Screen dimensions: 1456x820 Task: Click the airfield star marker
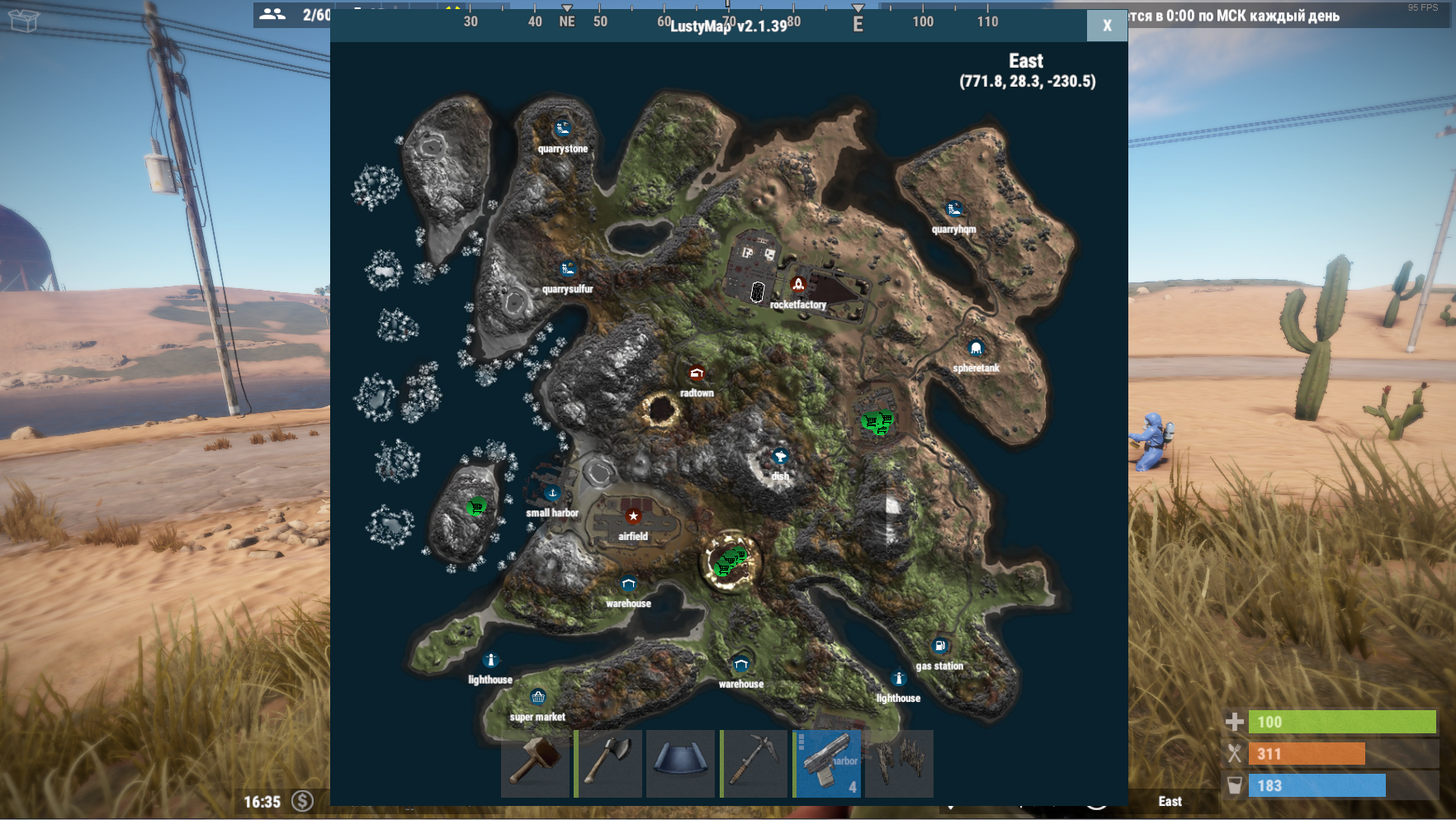tap(633, 516)
